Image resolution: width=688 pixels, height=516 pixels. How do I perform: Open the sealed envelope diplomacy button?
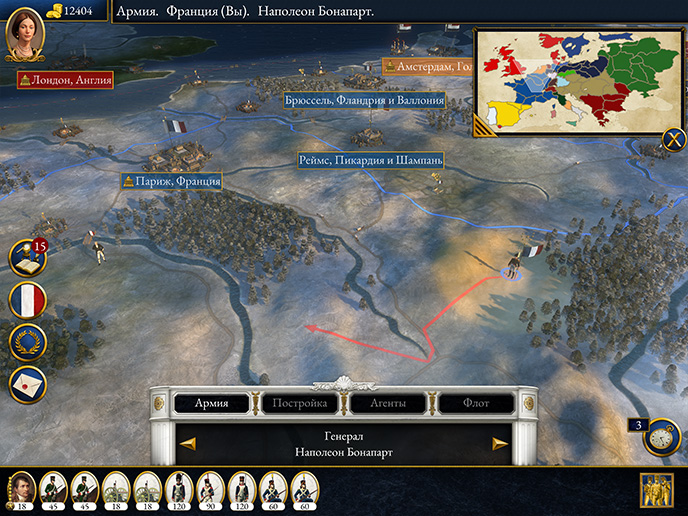(28, 384)
